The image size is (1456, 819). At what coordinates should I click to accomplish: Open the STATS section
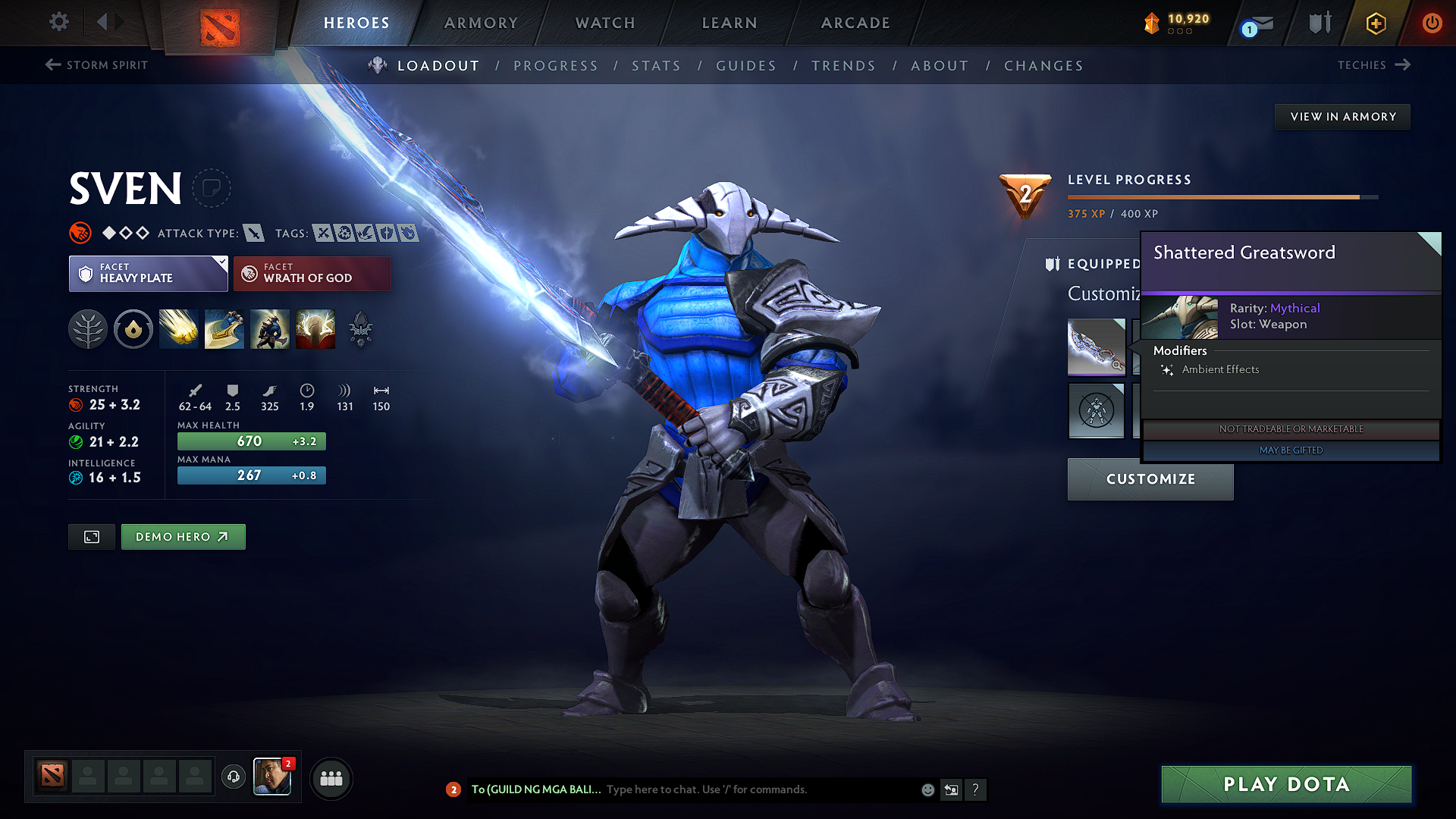click(x=657, y=65)
